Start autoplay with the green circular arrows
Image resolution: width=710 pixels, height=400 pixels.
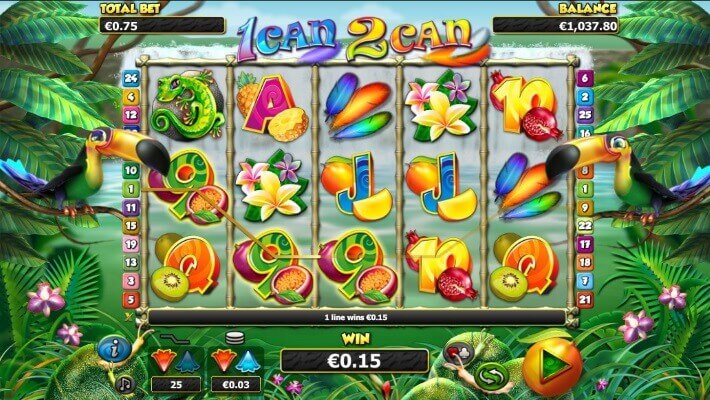pyautogui.click(x=489, y=377)
